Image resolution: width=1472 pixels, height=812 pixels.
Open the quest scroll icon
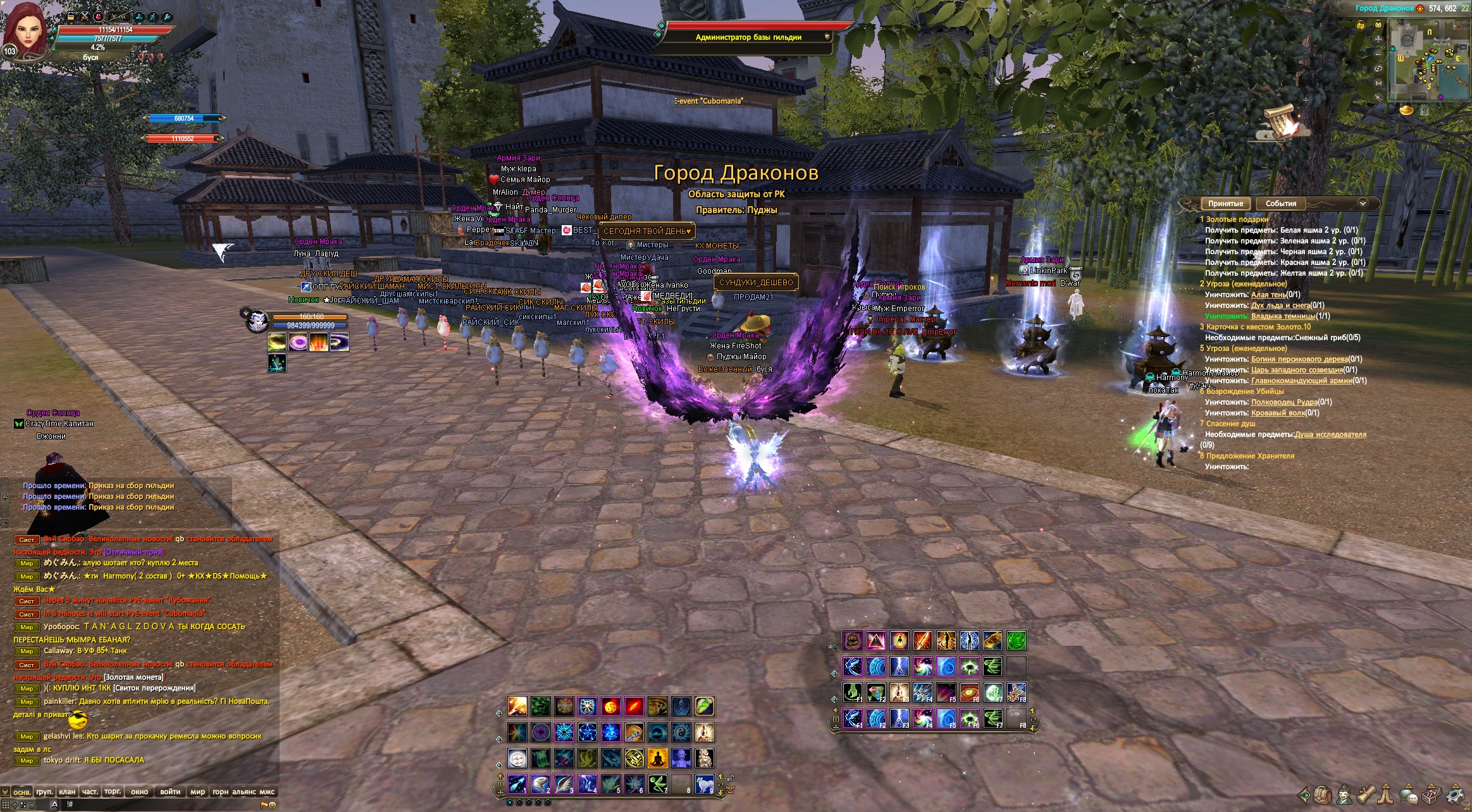point(1366,794)
